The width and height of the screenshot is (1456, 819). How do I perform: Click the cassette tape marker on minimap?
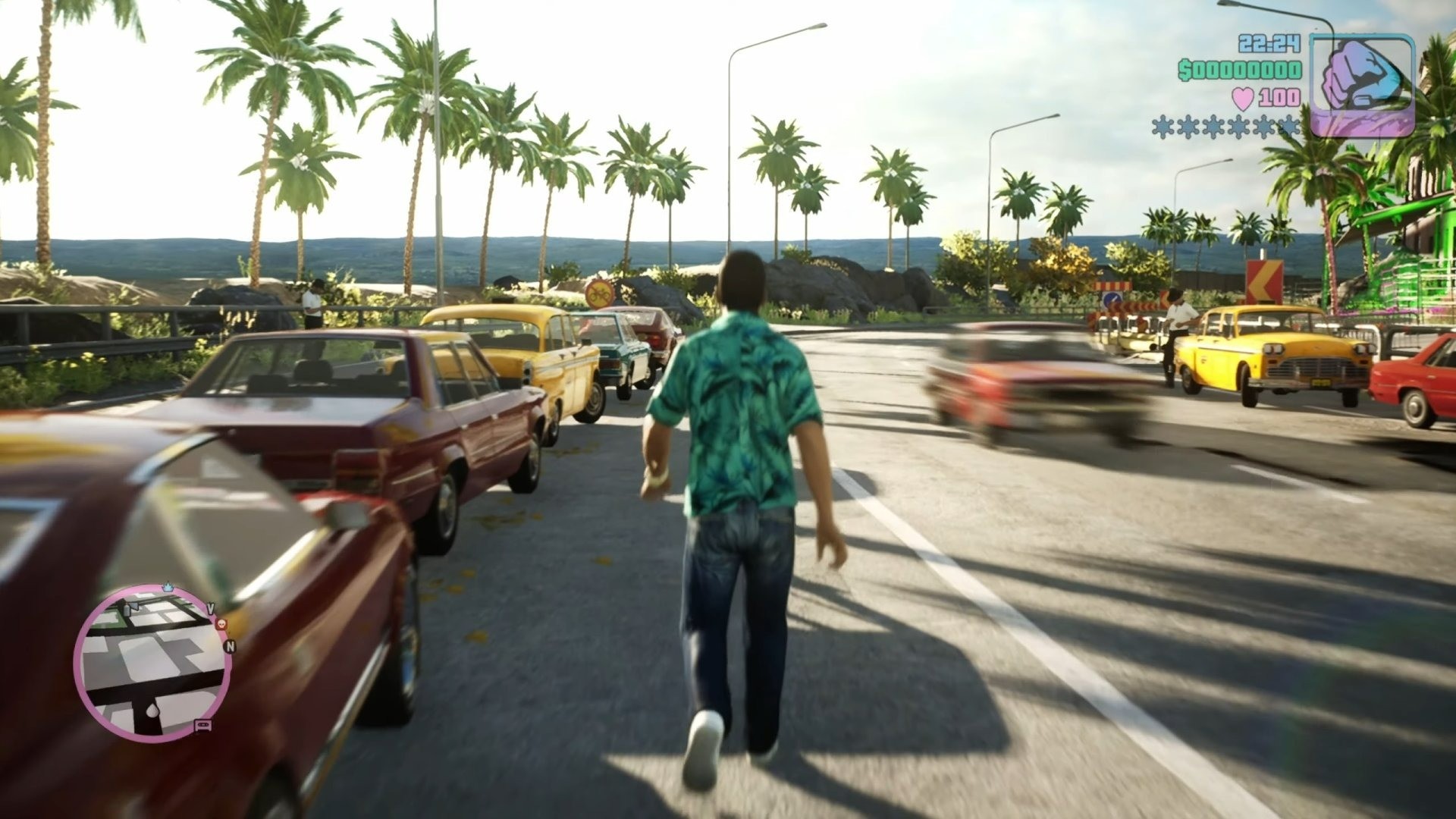202,726
